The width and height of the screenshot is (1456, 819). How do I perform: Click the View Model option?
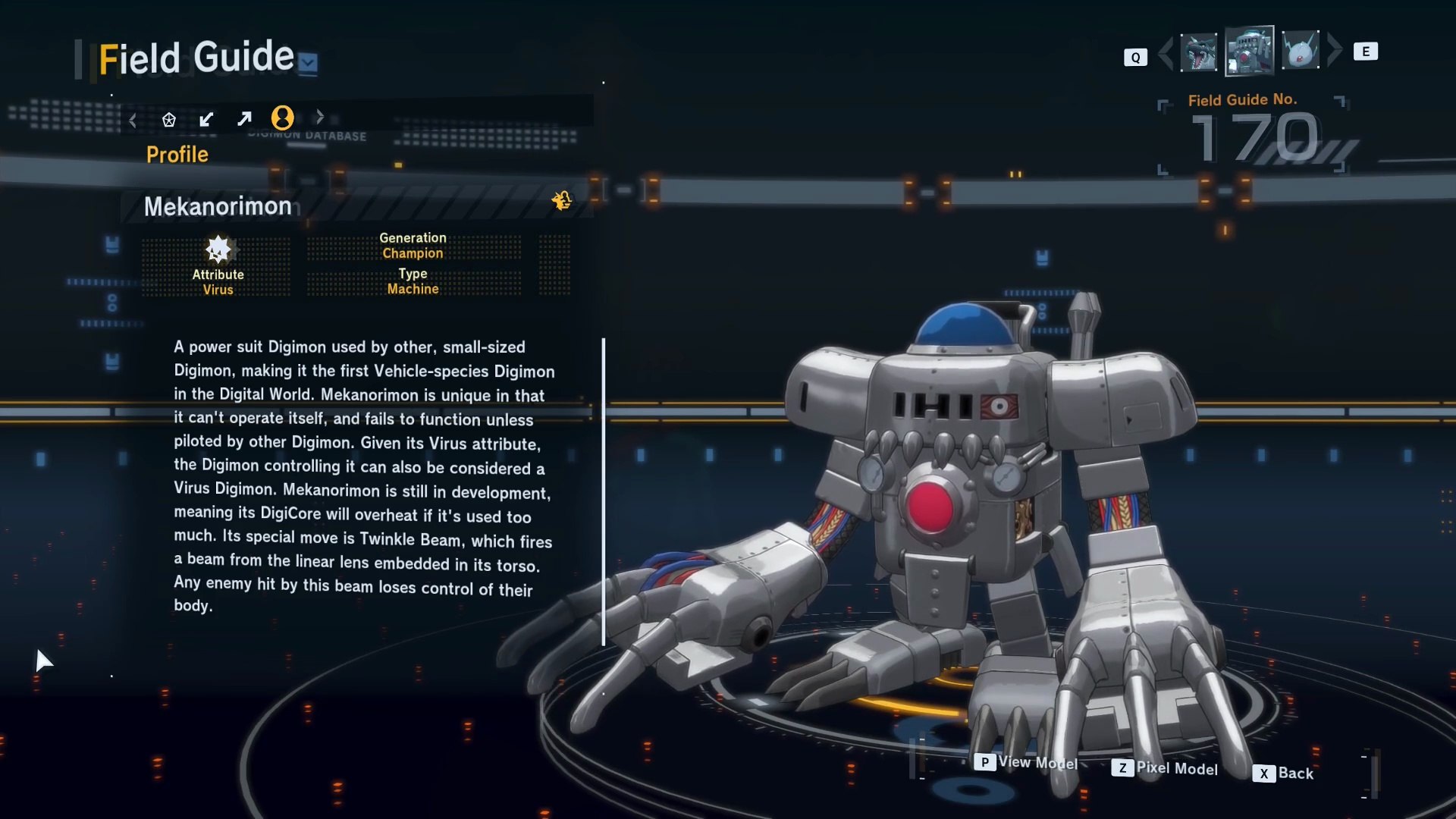coord(1027,762)
